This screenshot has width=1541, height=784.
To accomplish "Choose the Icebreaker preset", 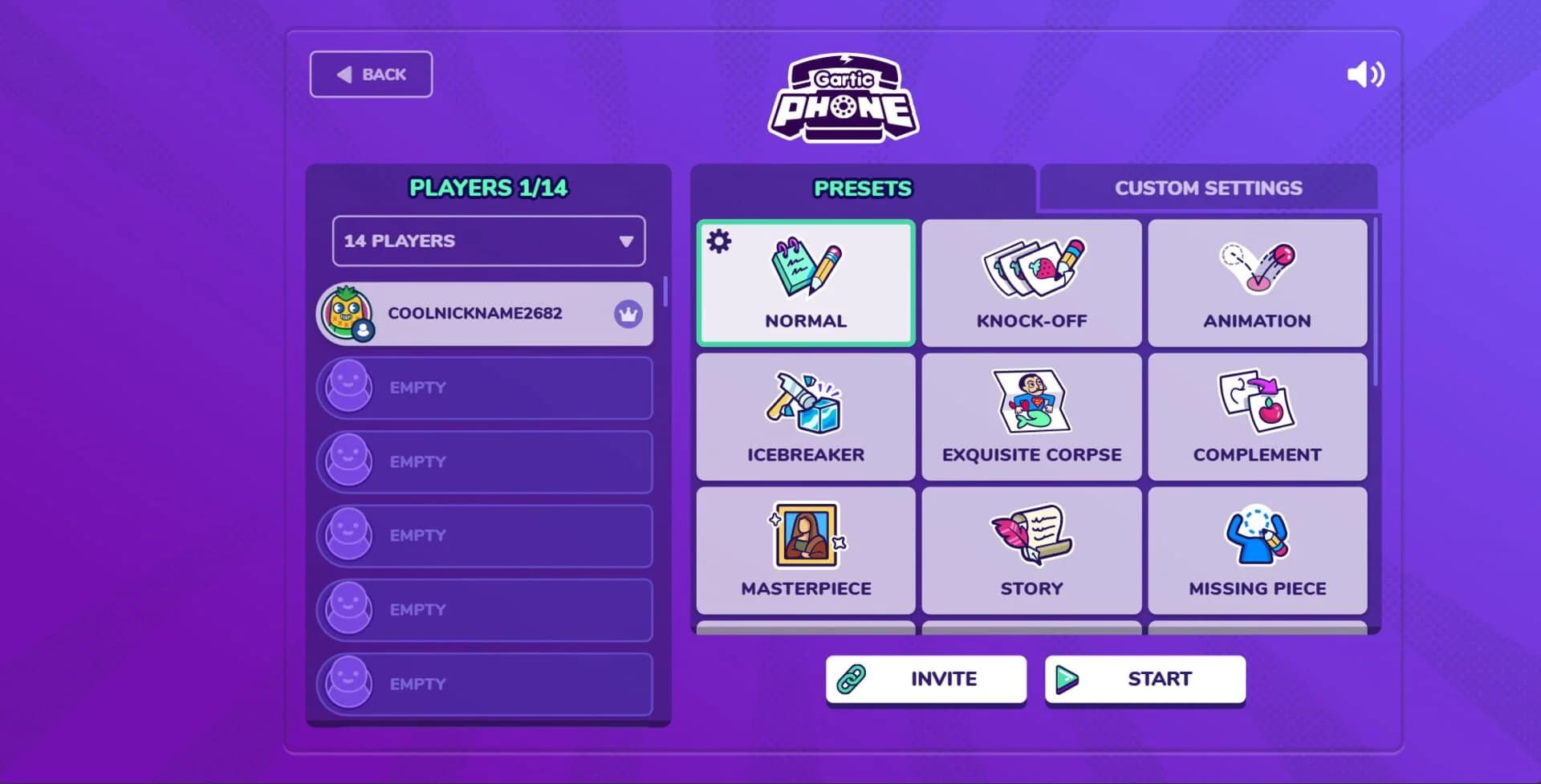I will tap(806, 417).
